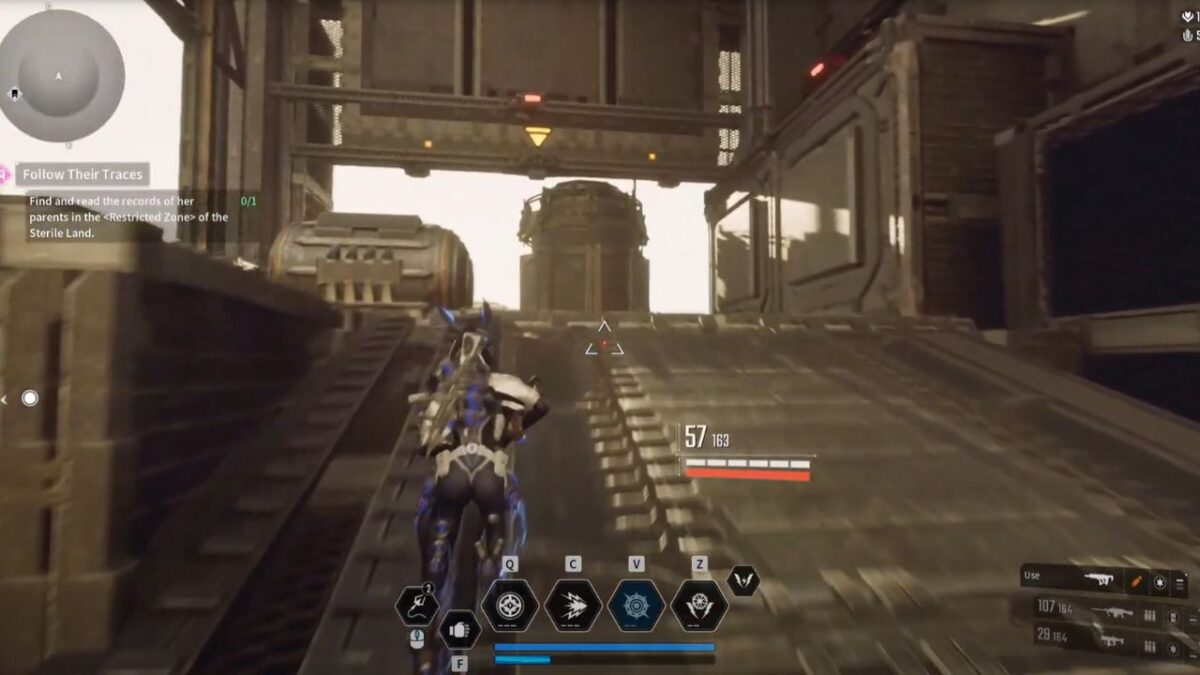This screenshot has width=1200, height=675.
Task: Activate the crosshair target skill
Action: (x=510, y=605)
